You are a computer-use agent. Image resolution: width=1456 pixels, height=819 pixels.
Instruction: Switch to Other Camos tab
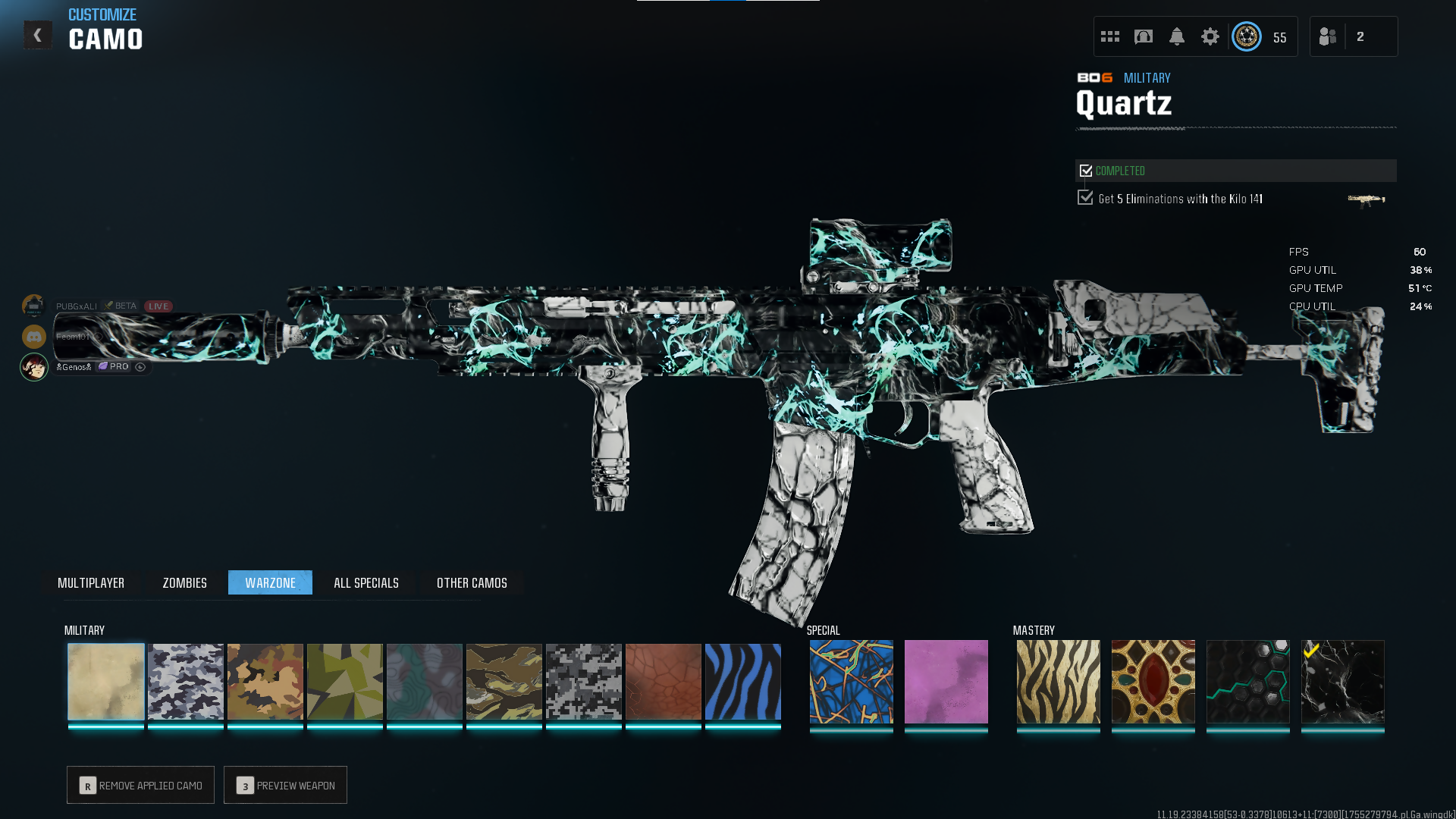pos(472,582)
